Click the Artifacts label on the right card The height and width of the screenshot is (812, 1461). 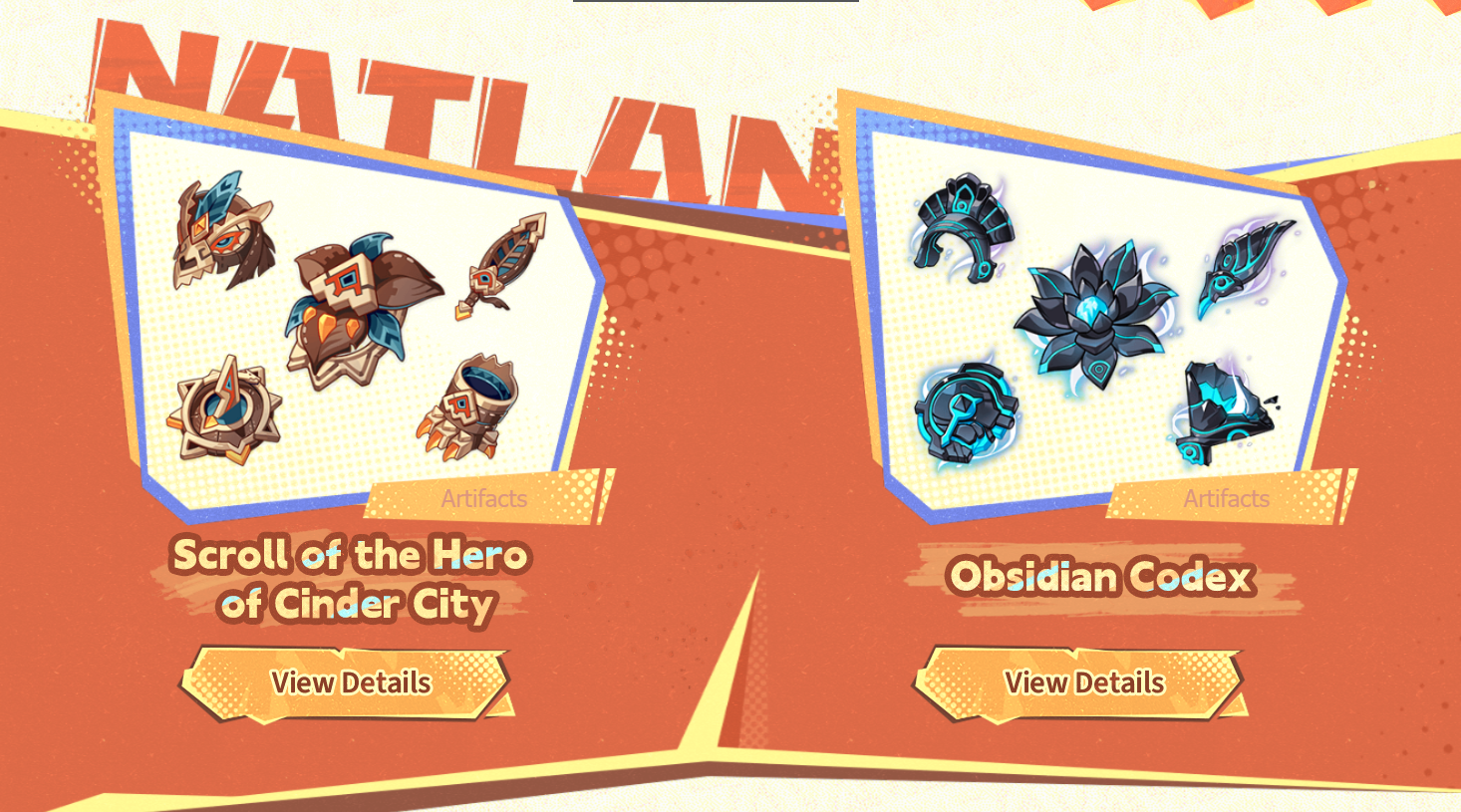click(1229, 499)
